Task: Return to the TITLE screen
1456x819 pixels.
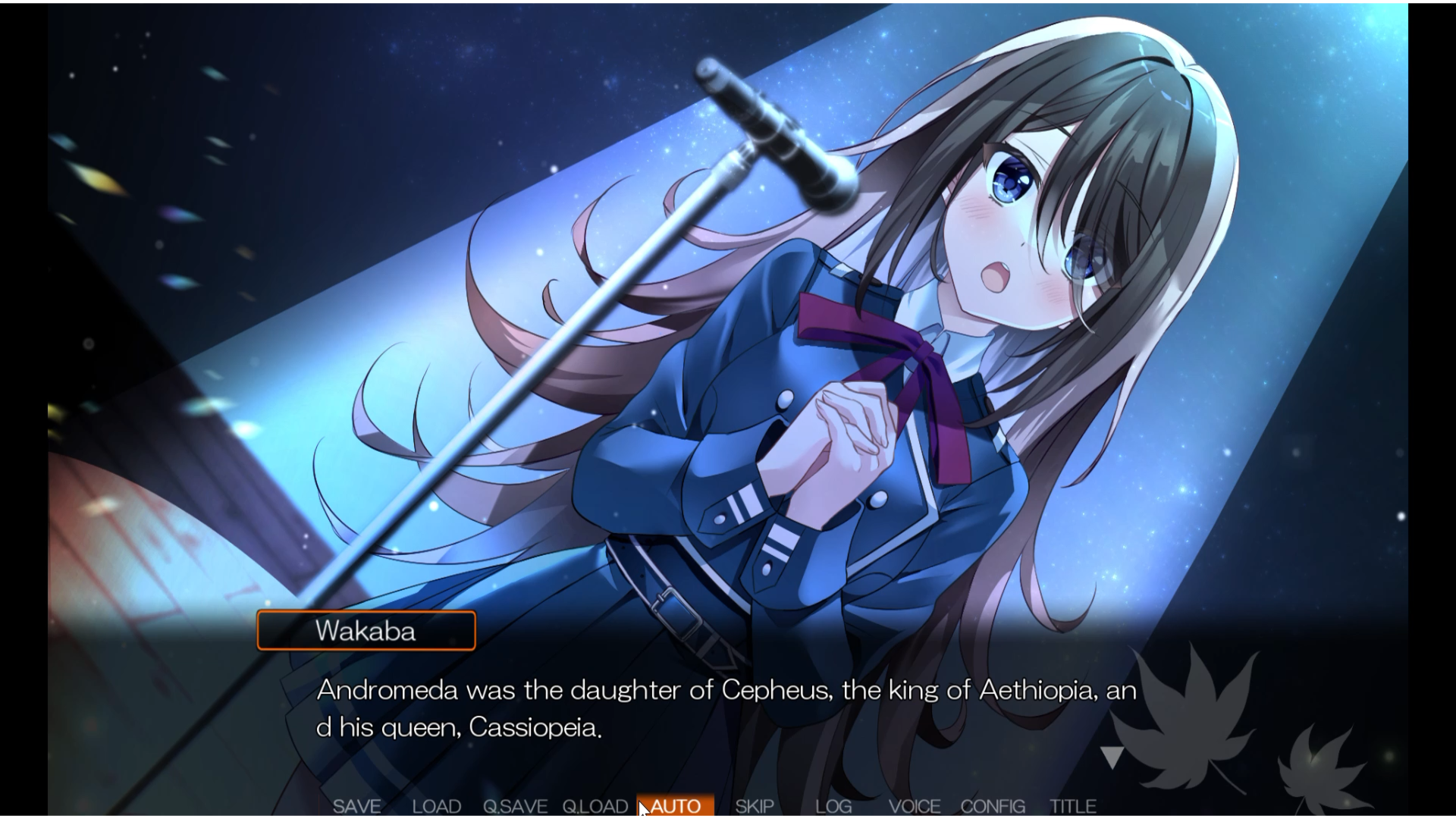Action: coord(1073,807)
